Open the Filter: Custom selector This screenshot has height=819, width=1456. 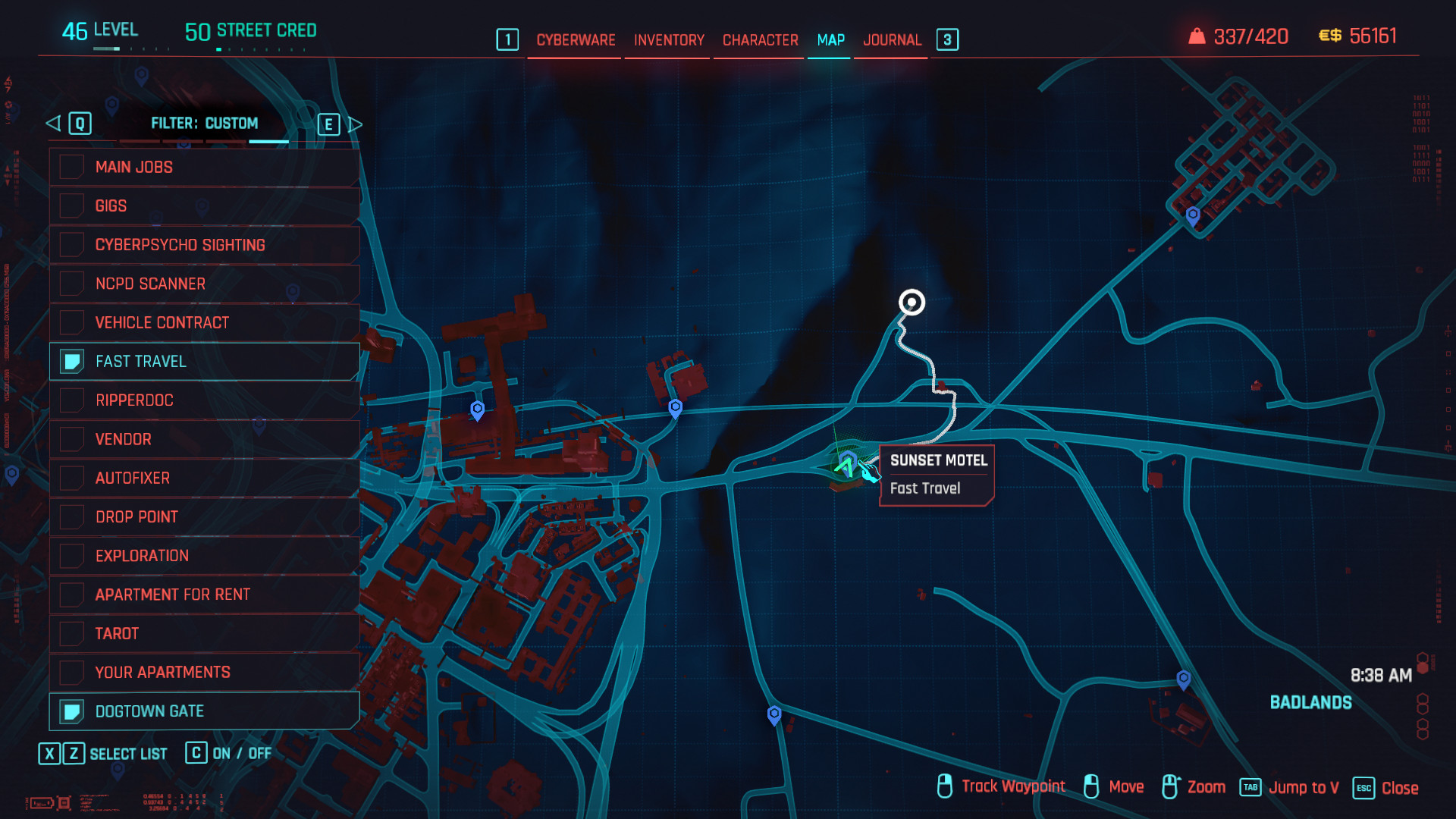tap(205, 123)
